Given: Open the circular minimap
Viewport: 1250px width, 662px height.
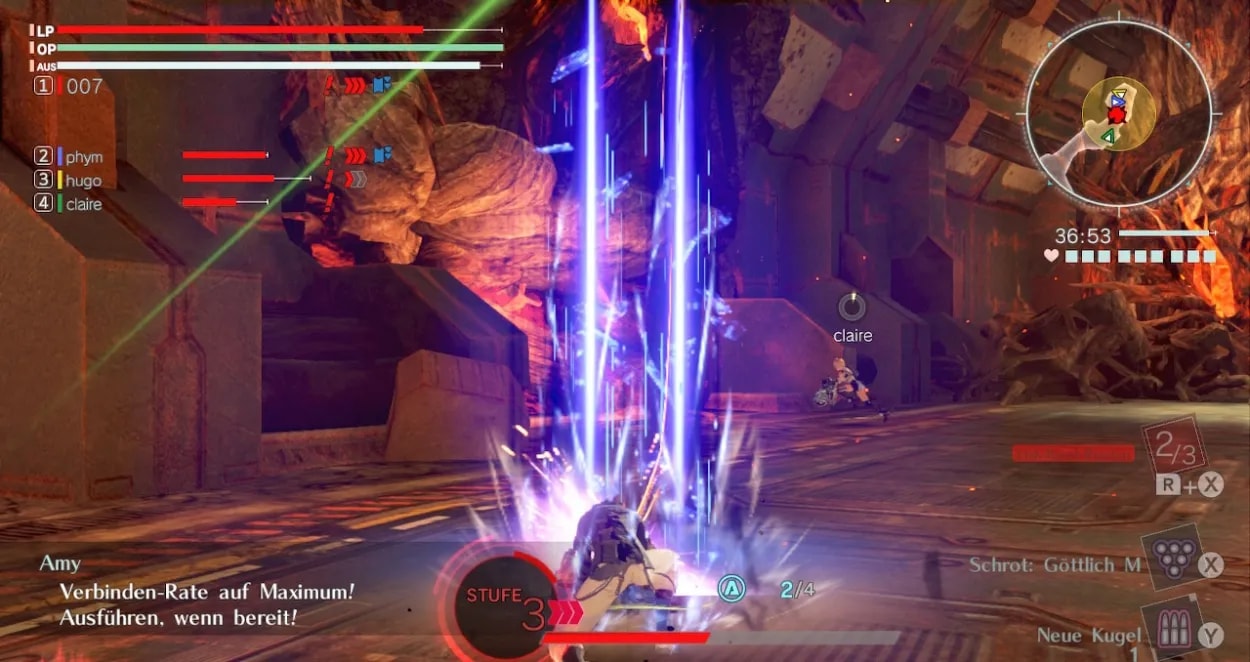Looking at the screenshot, I should [x=1117, y=112].
